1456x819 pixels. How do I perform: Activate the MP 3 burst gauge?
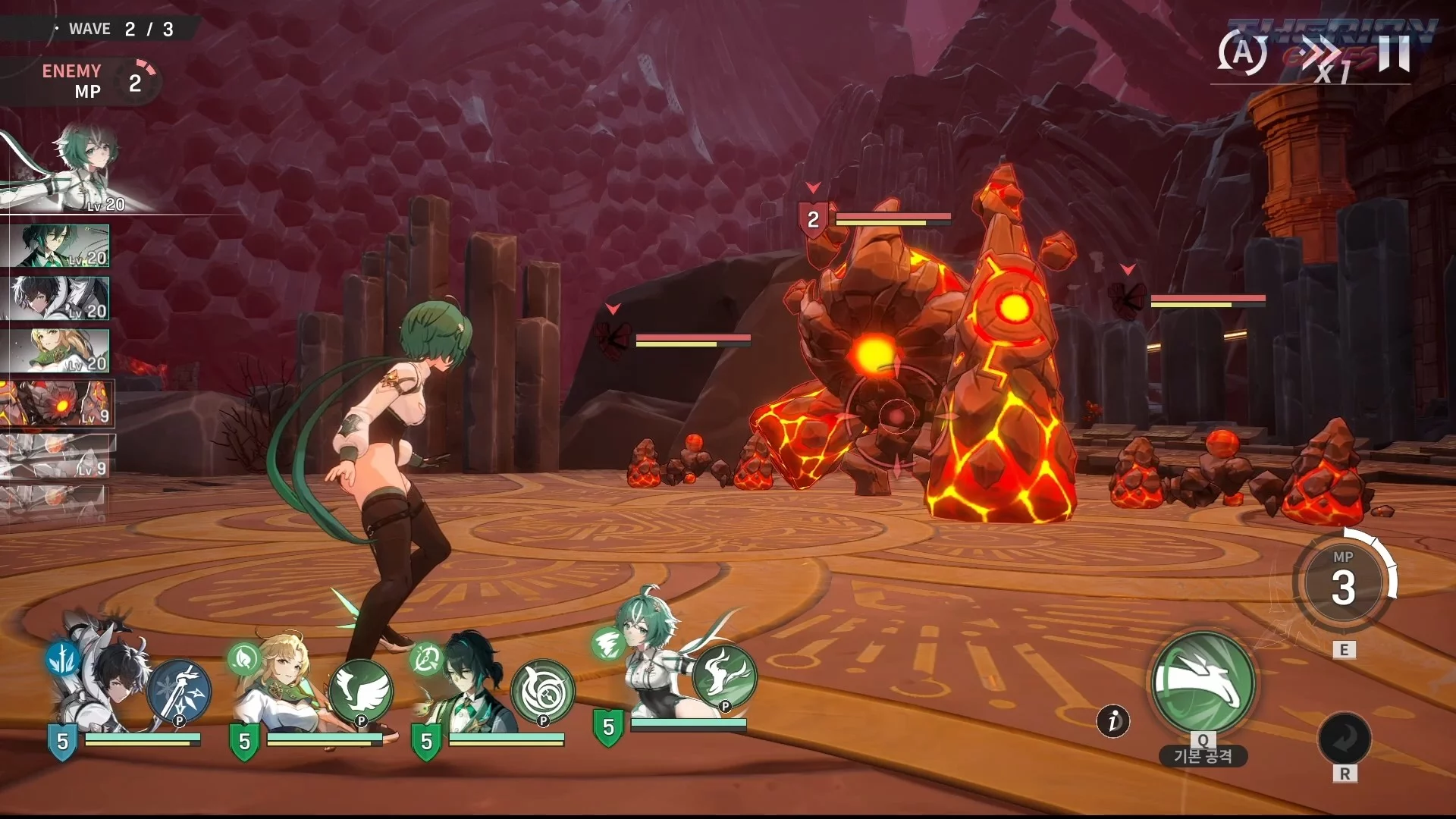pos(1343,582)
